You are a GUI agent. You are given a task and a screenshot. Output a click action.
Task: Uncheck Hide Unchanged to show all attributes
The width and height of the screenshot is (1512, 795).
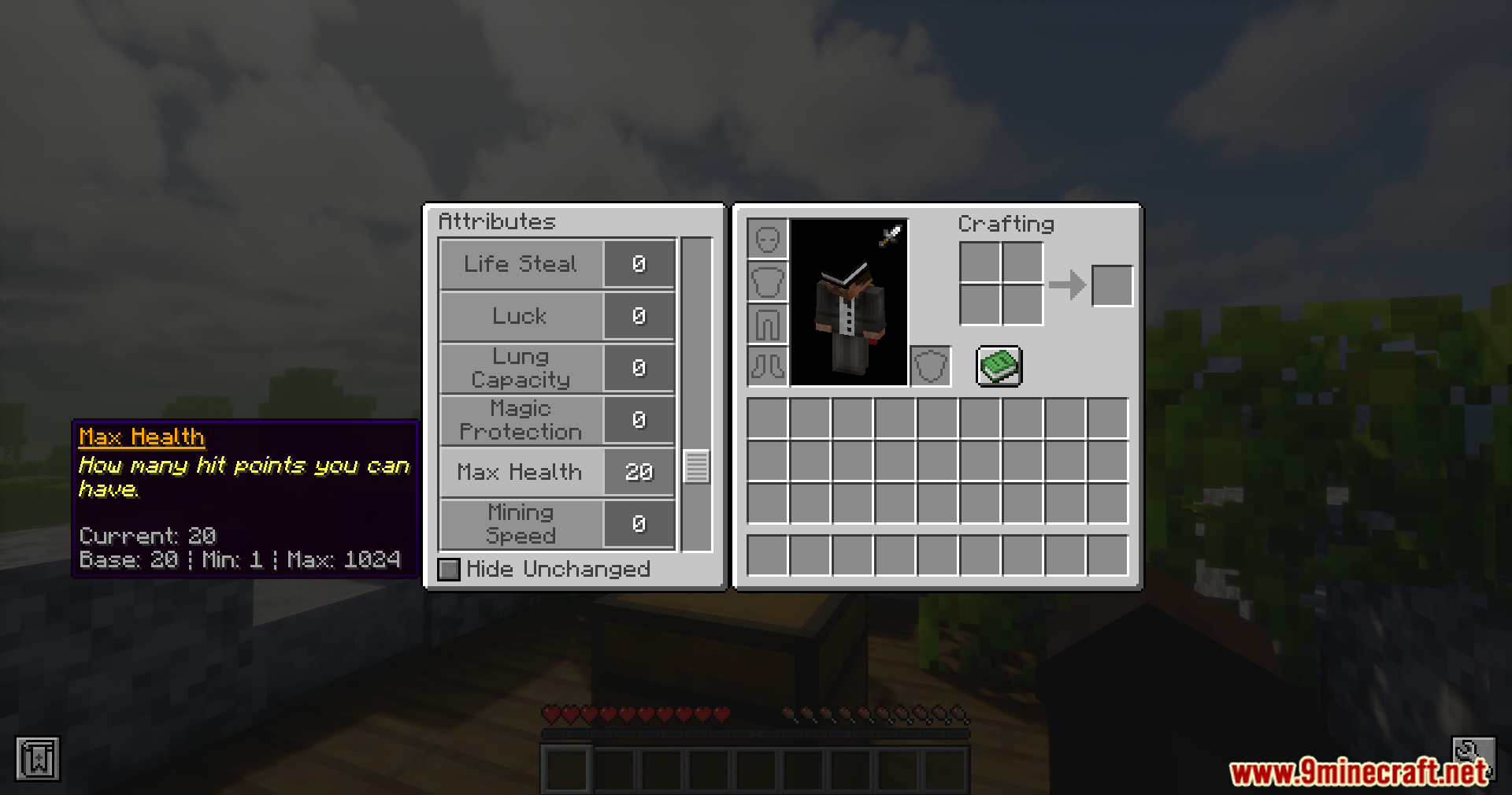click(448, 569)
